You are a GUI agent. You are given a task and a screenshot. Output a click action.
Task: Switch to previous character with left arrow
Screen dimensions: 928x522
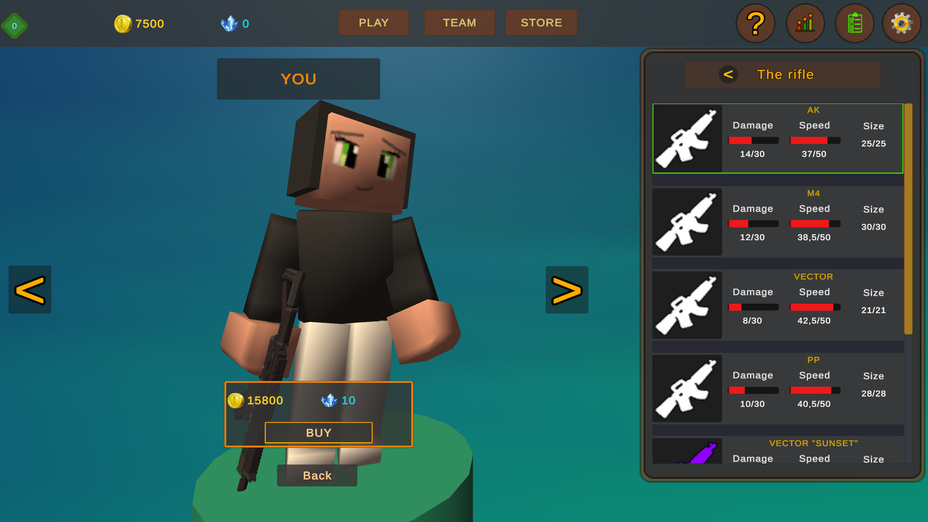(x=30, y=290)
